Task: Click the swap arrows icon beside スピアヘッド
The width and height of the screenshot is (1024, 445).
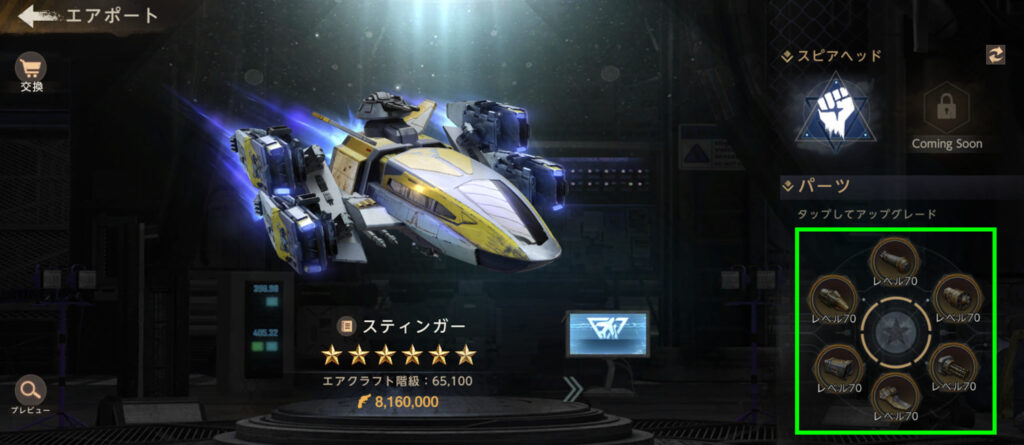Action: [x=995, y=55]
